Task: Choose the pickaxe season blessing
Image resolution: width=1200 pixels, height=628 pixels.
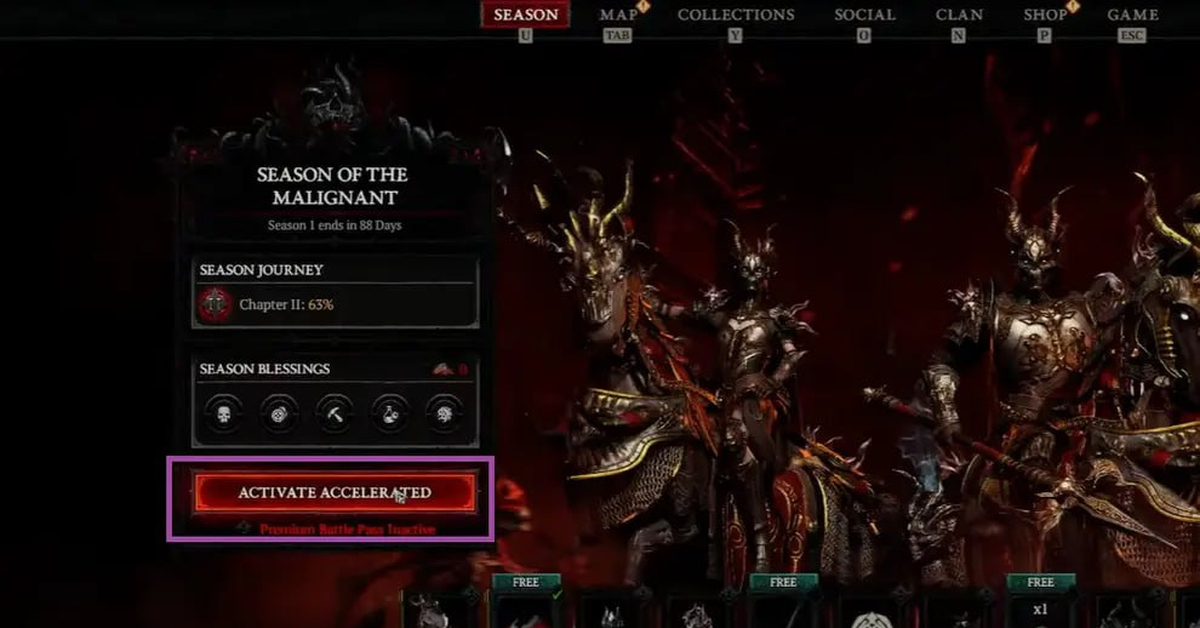Action: [333, 413]
